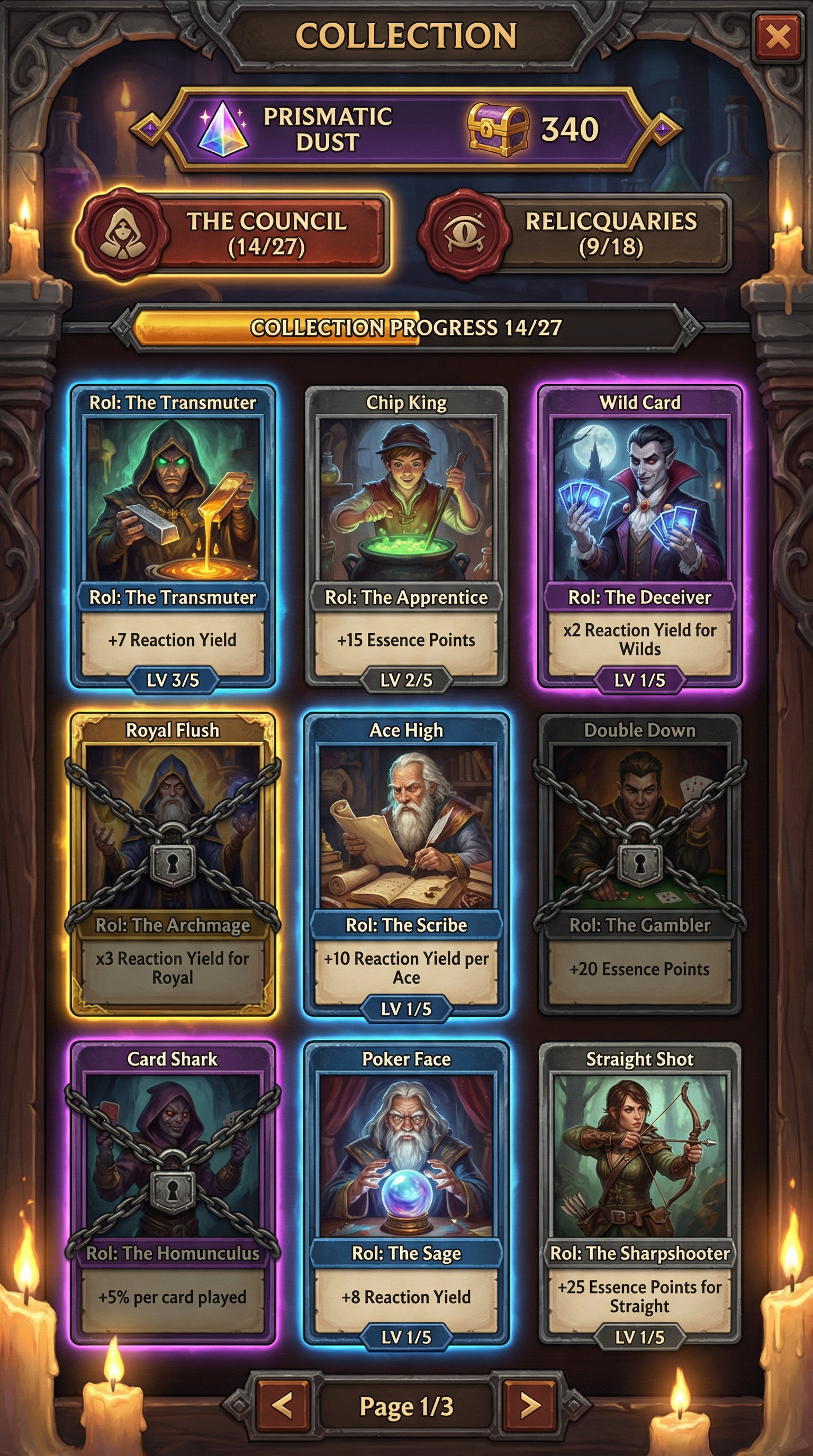The image size is (813, 1456).
Task: Select the locked Double Down card
Action: tap(639, 863)
